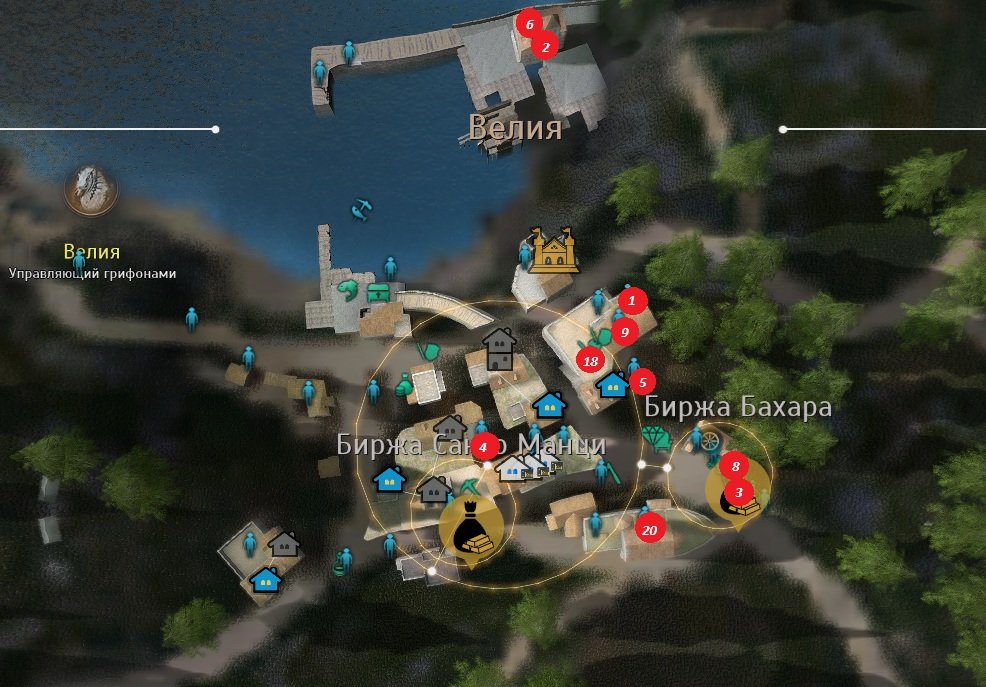Click the green diamond jeweler icon

656,438
